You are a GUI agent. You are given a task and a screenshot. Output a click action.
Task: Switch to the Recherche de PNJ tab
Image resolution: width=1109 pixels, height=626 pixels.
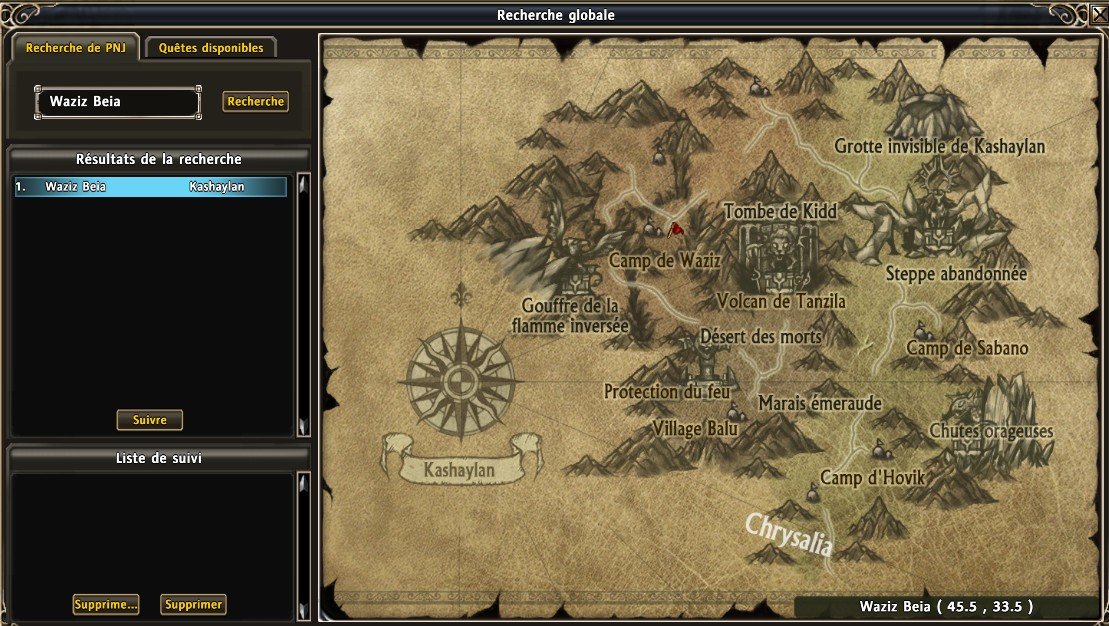tap(74, 48)
